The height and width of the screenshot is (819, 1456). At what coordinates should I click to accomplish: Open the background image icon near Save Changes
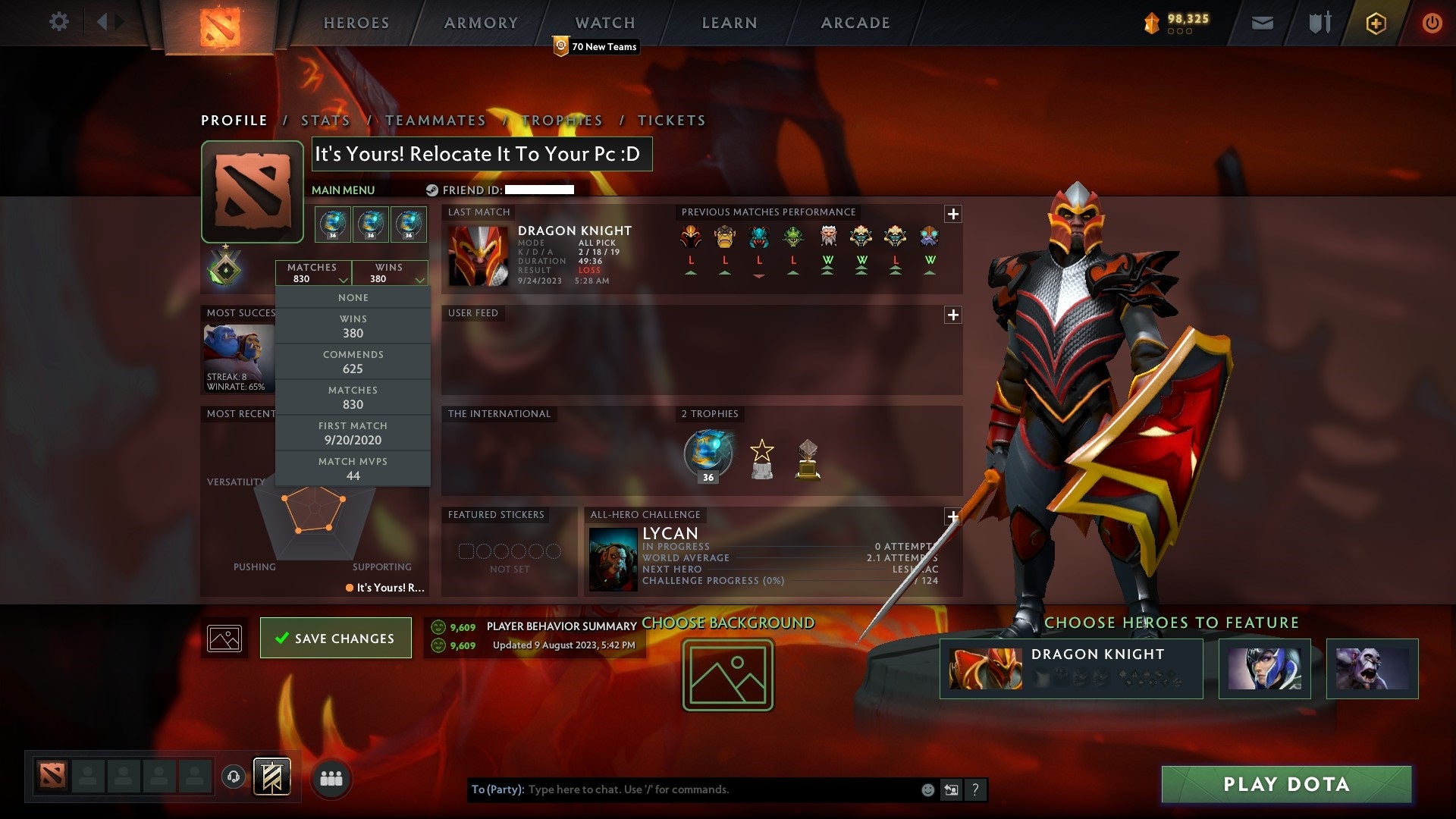coord(224,638)
